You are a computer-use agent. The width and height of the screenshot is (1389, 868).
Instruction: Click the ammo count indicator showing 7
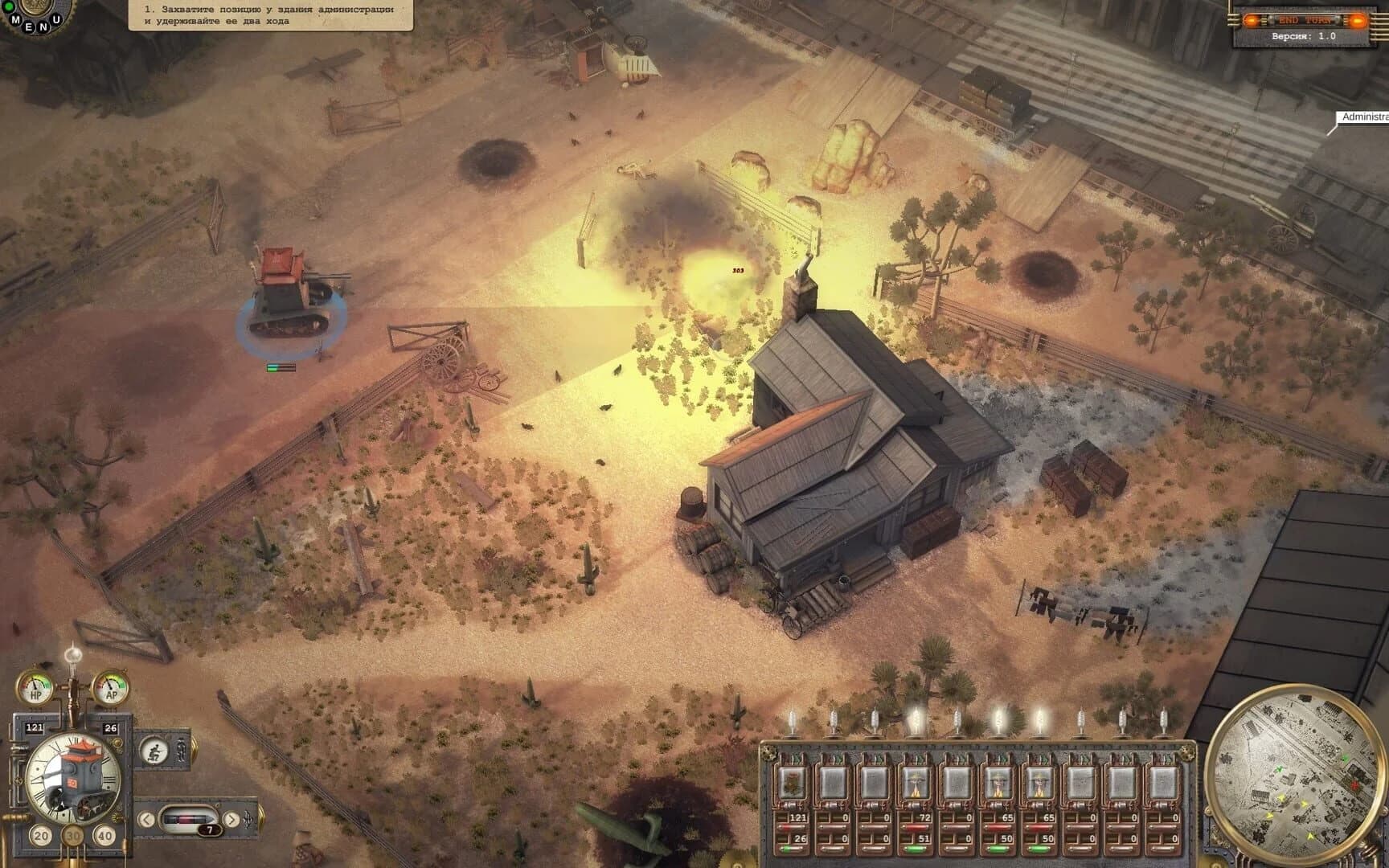209,829
